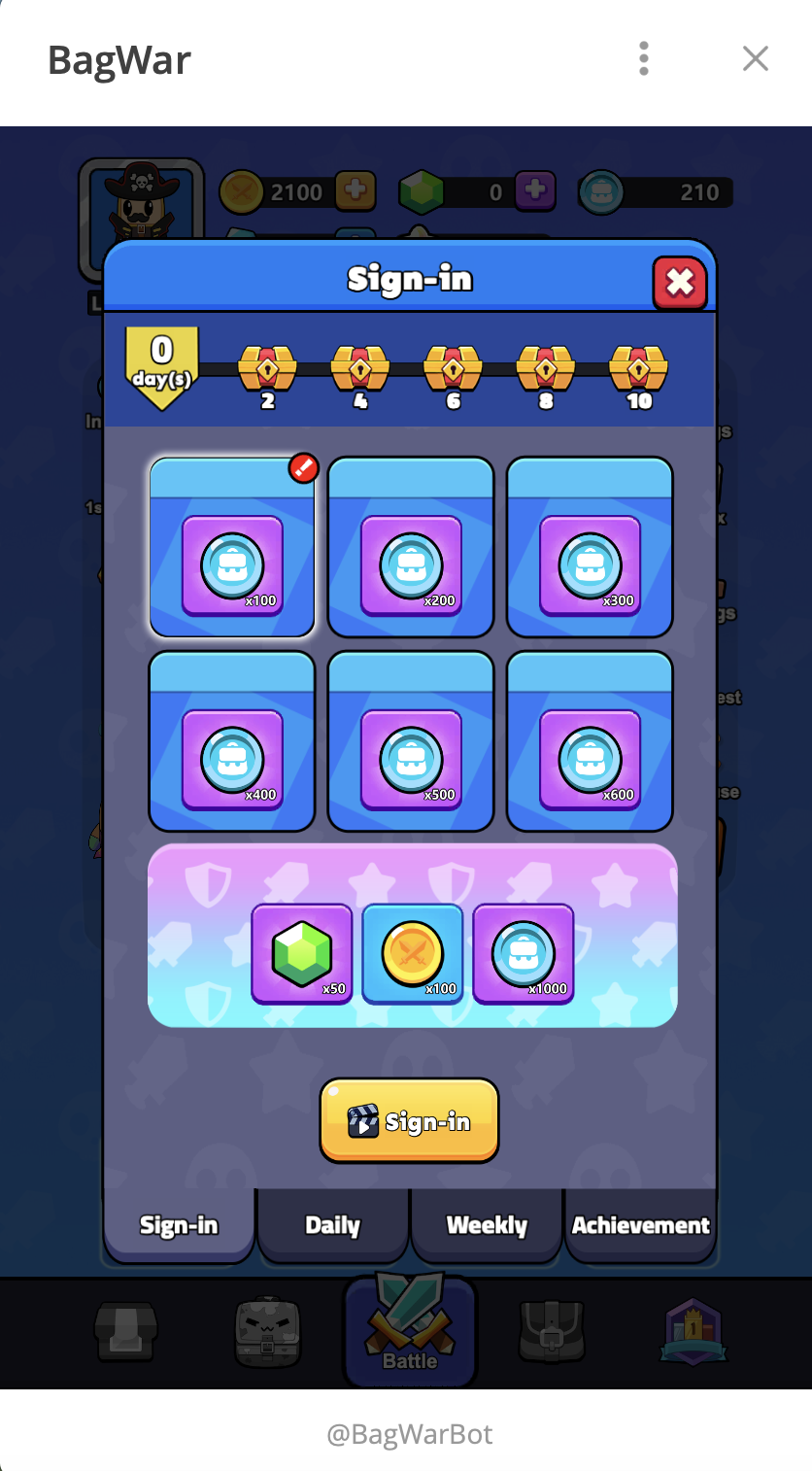The image size is (812, 1471).
Task: Inspect the x1000 backpack token reward
Action: (x=524, y=953)
